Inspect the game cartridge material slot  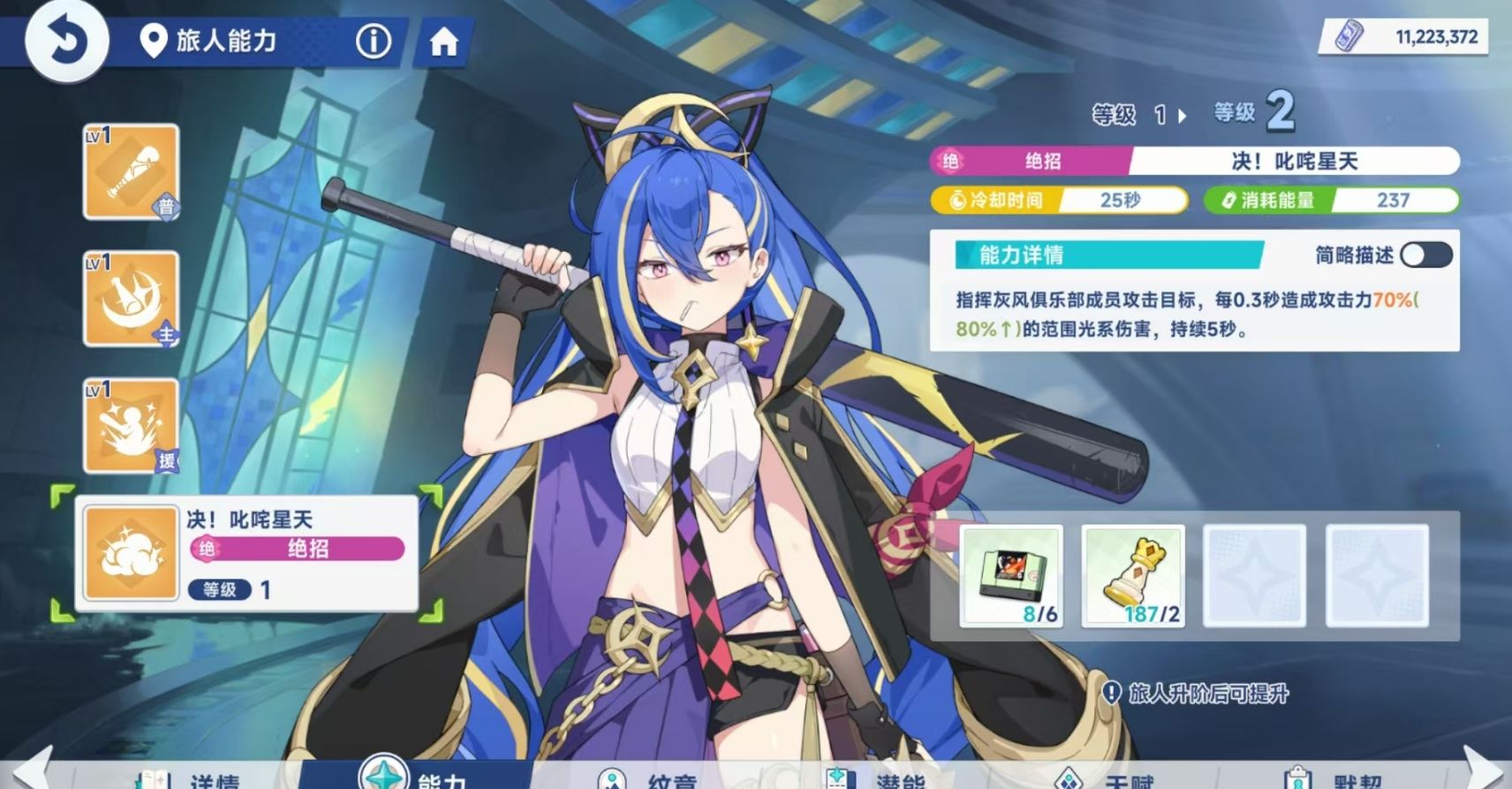click(1011, 576)
